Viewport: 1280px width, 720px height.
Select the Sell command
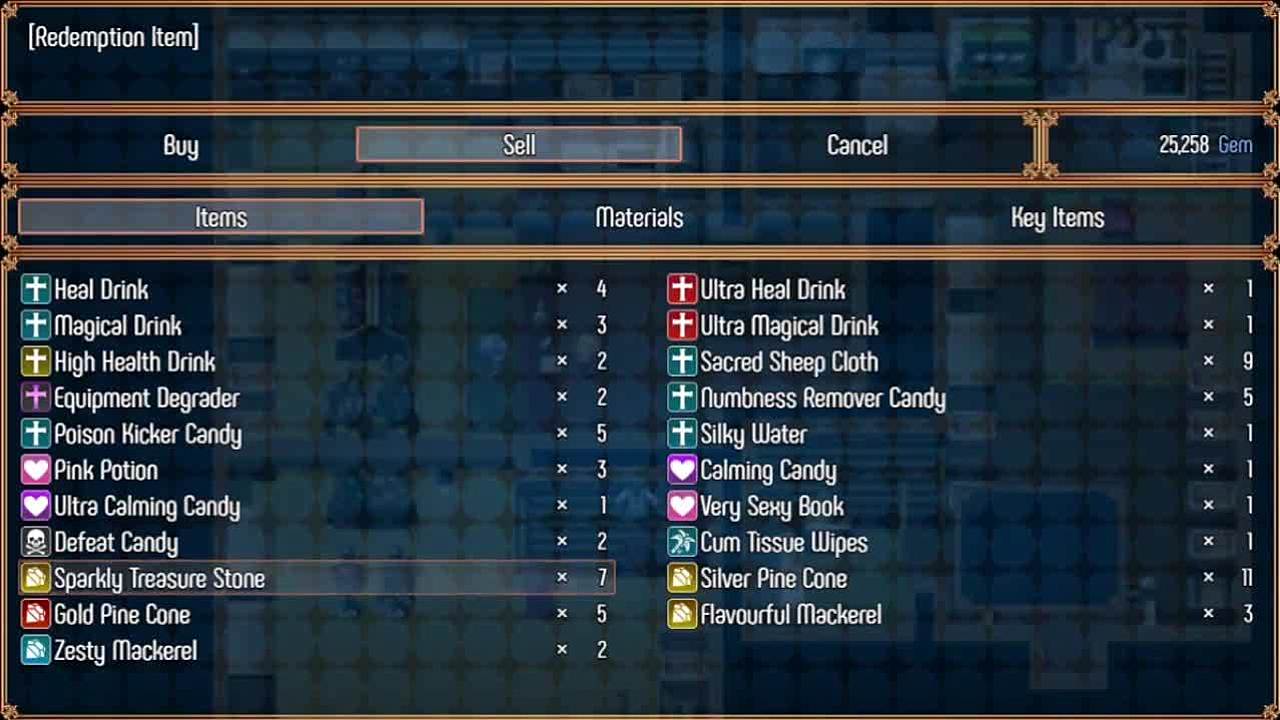pyautogui.click(x=519, y=145)
